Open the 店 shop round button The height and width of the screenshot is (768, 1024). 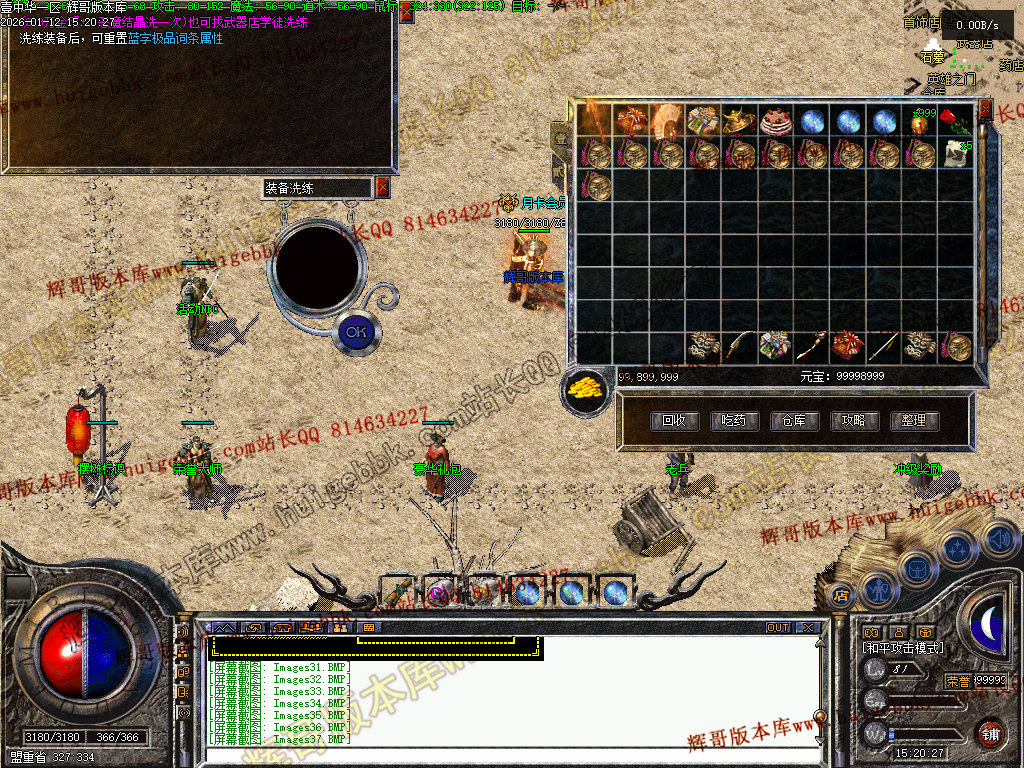841,596
